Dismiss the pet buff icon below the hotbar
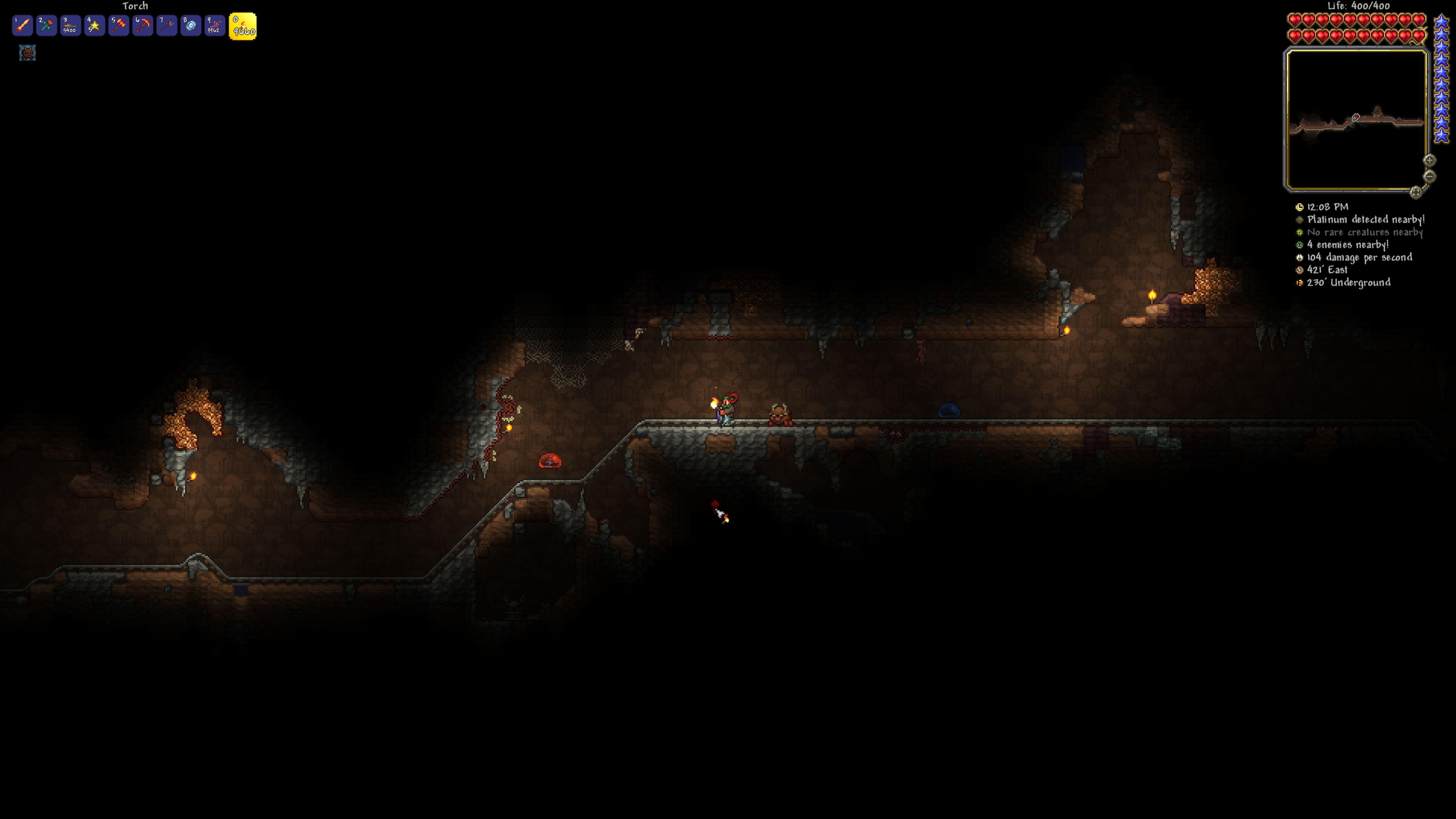Screen dimensions: 1456x819 [x=27, y=53]
